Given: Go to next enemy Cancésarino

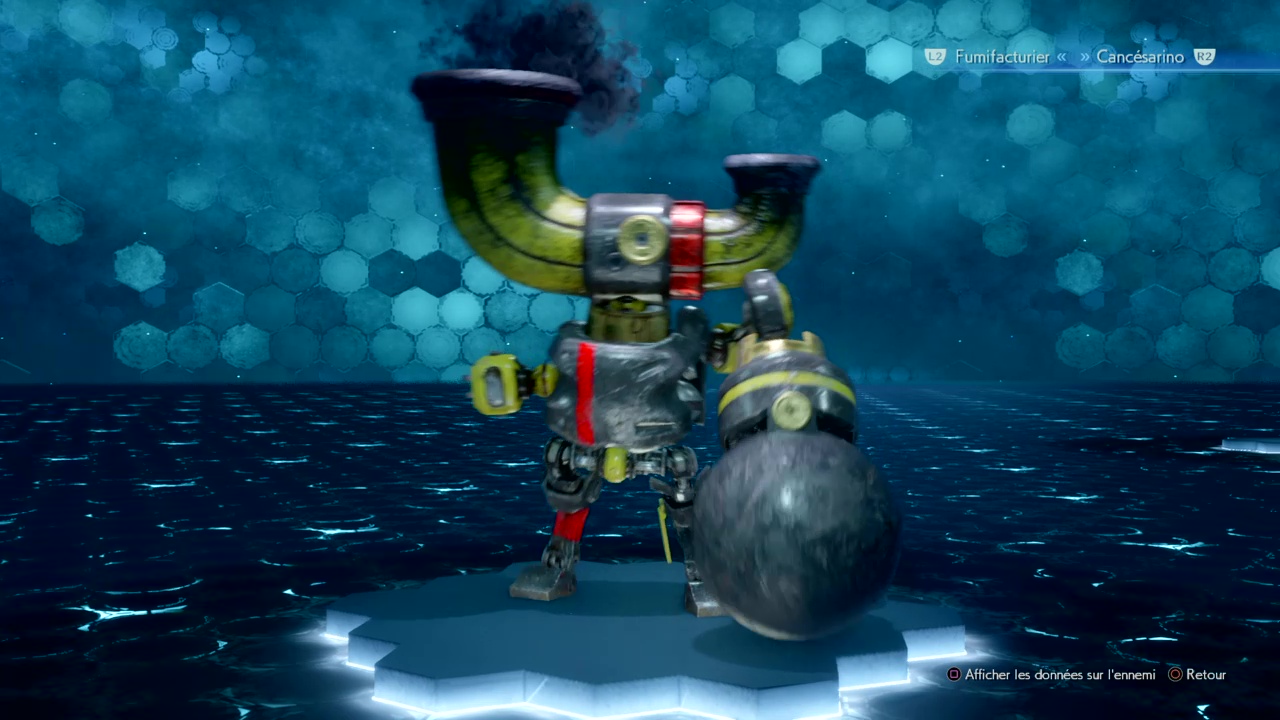Looking at the screenshot, I should point(1140,57).
